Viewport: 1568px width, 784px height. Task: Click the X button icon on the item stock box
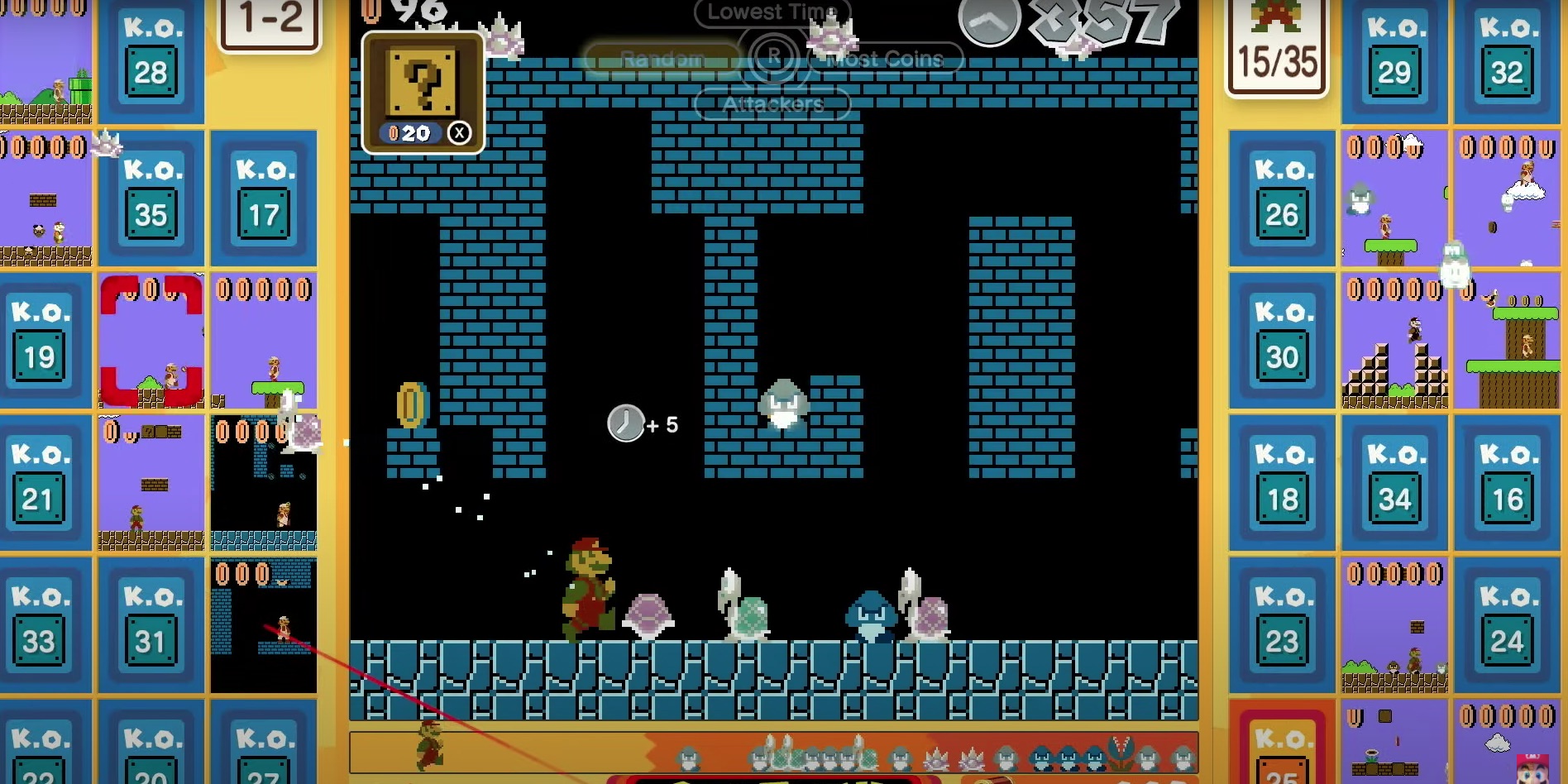point(461,132)
